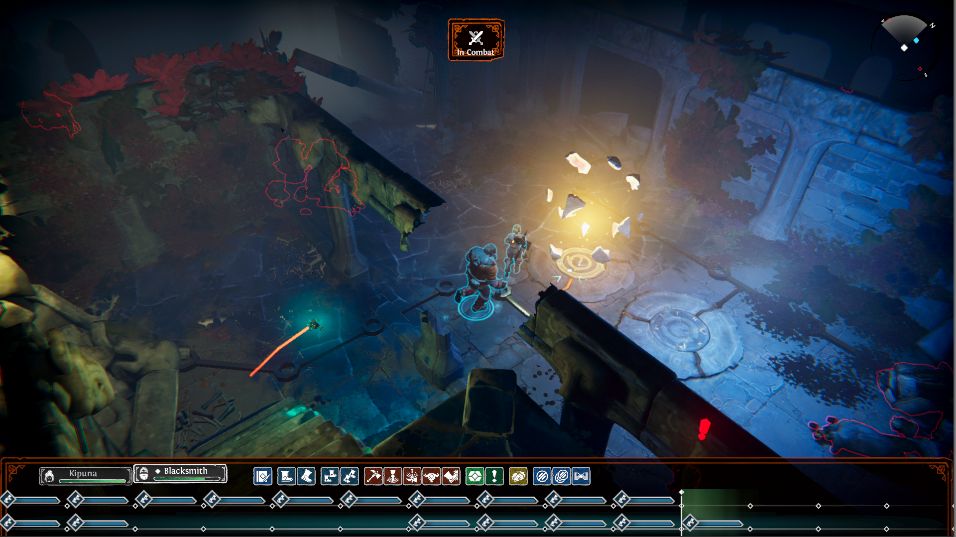
Task: Choose the yellow ability icon
Action: (518, 476)
